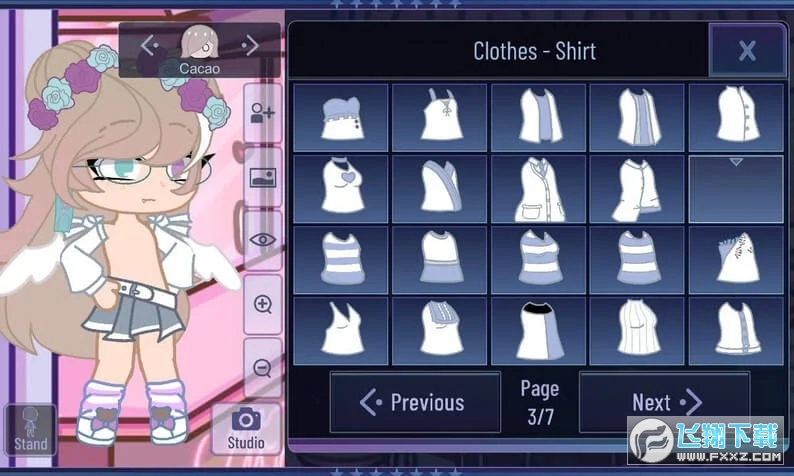Open the Studio camera mode
This screenshot has height=476, width=794.
point(245,428)
